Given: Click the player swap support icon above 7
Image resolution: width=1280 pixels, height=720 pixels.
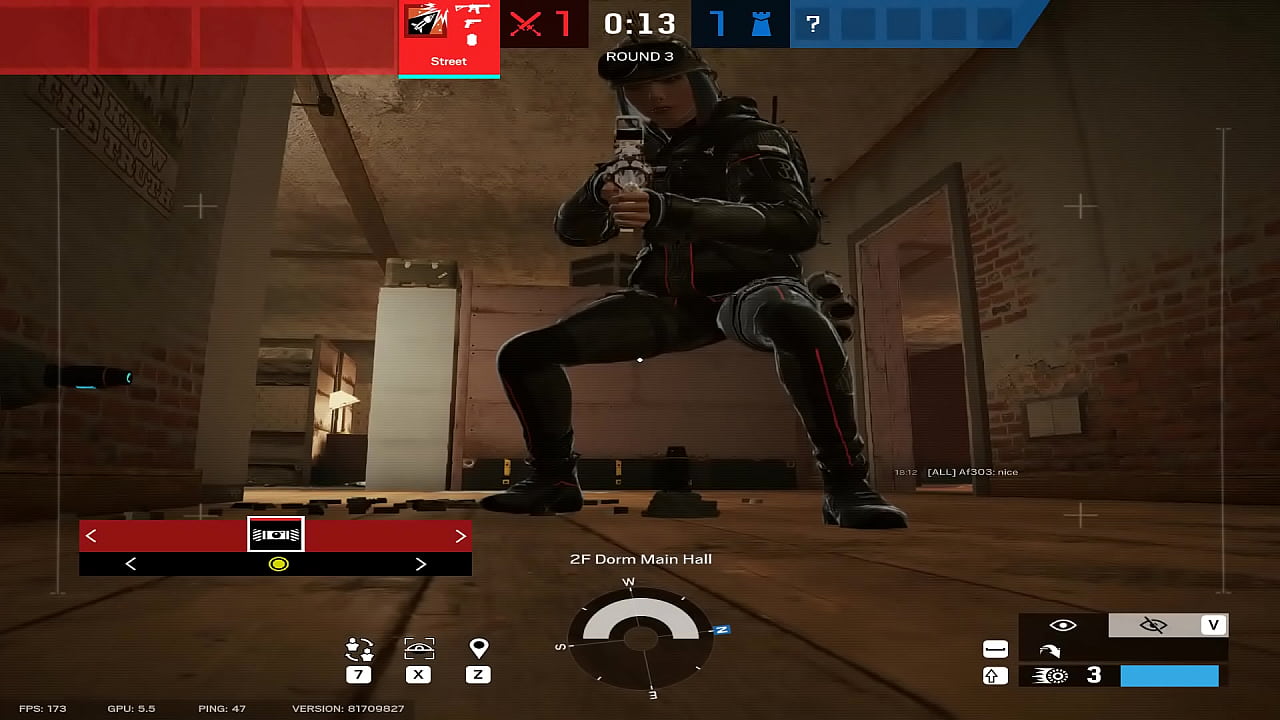Looking at the screenshot, I should [x=357, y=648].
